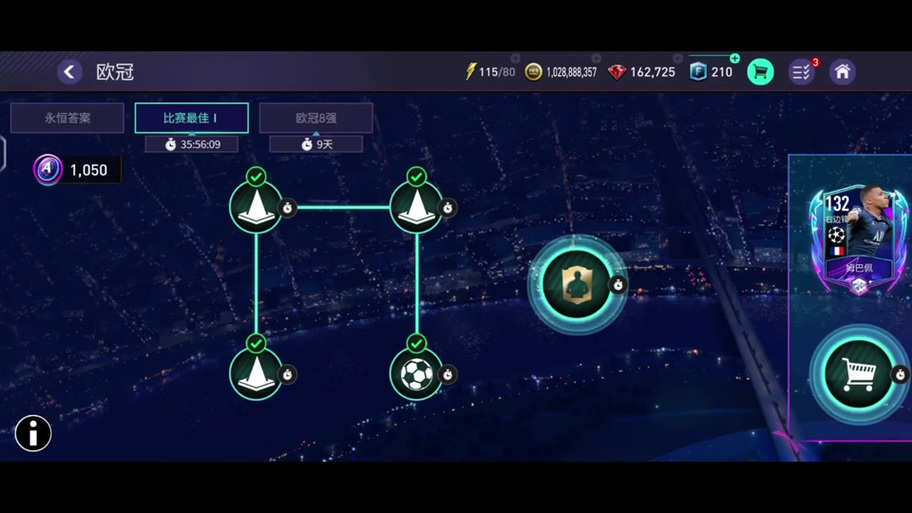
Task: Open the 欧冠8强 tab
Action: [x=315, y=118]
